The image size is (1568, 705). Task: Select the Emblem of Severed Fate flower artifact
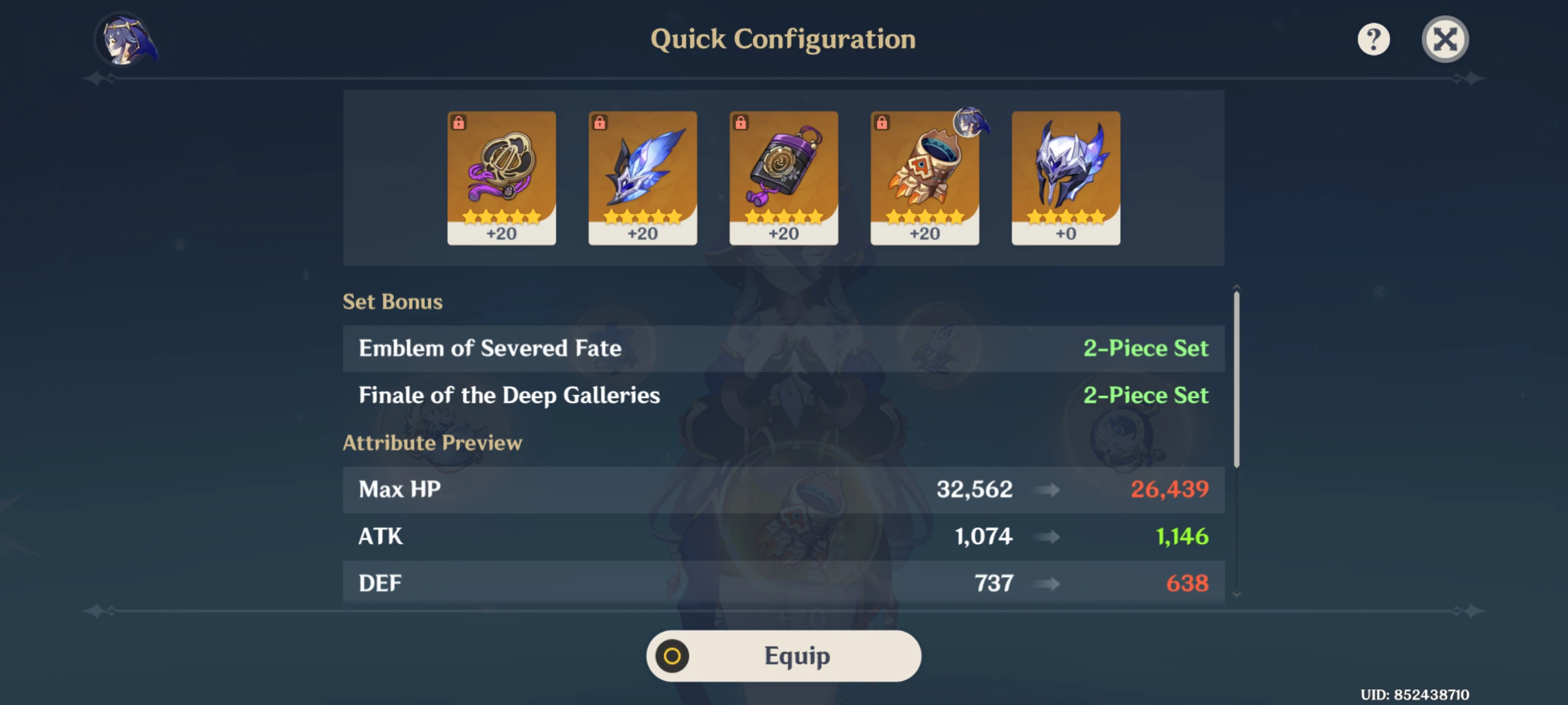[x=501, y=176]
